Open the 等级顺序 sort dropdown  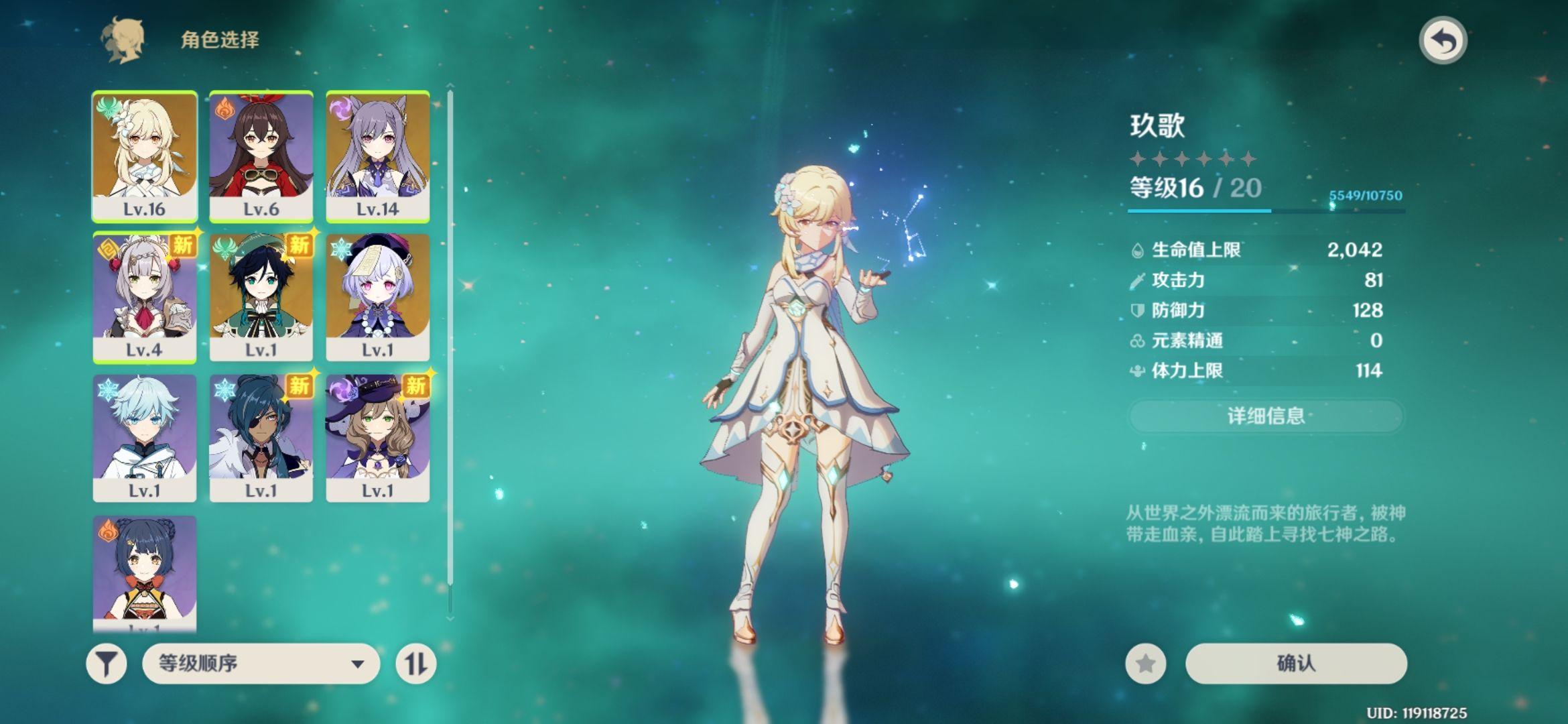261,664
